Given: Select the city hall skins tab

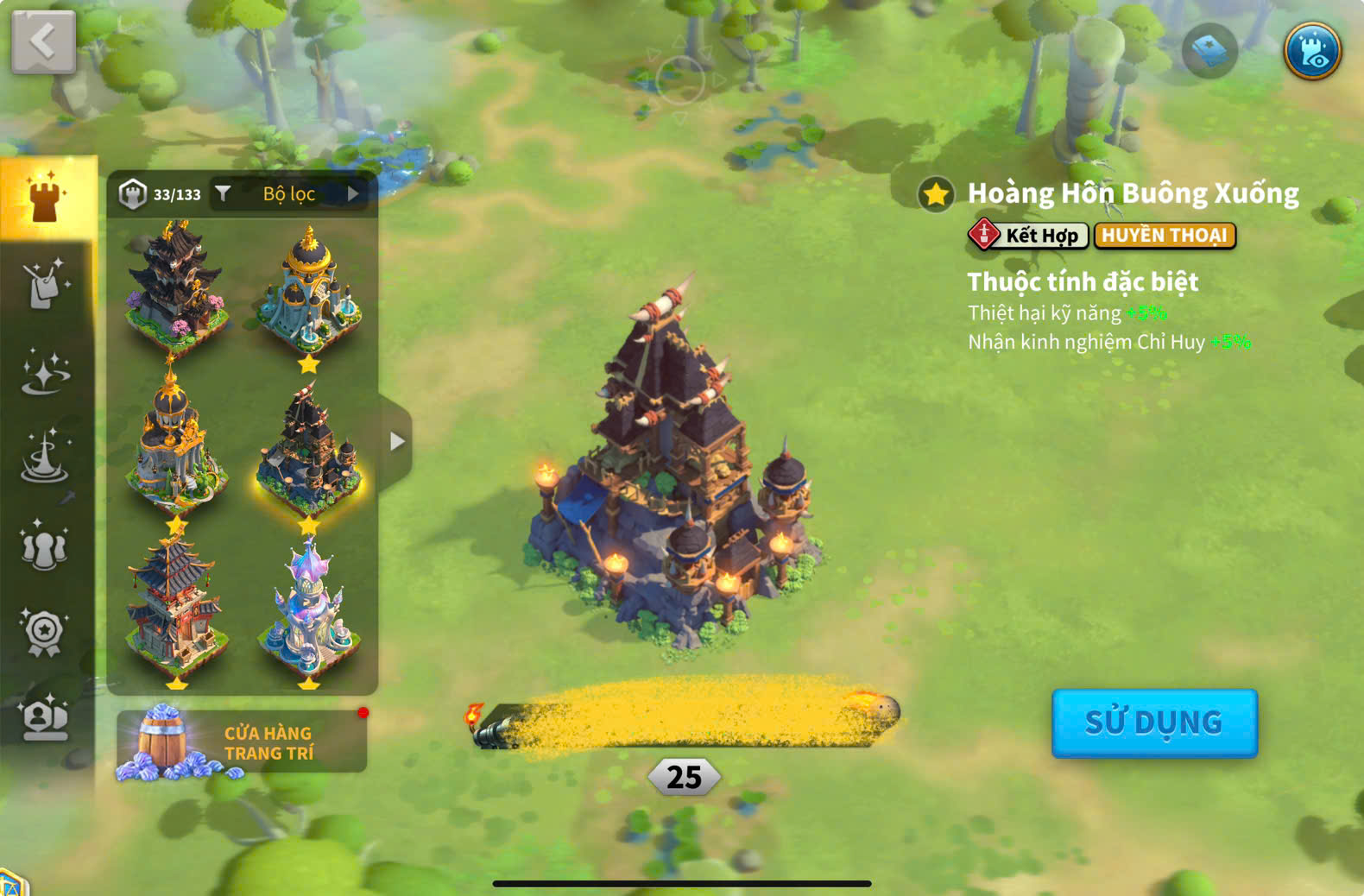Looking at the screenshot, I should (47, 199).
